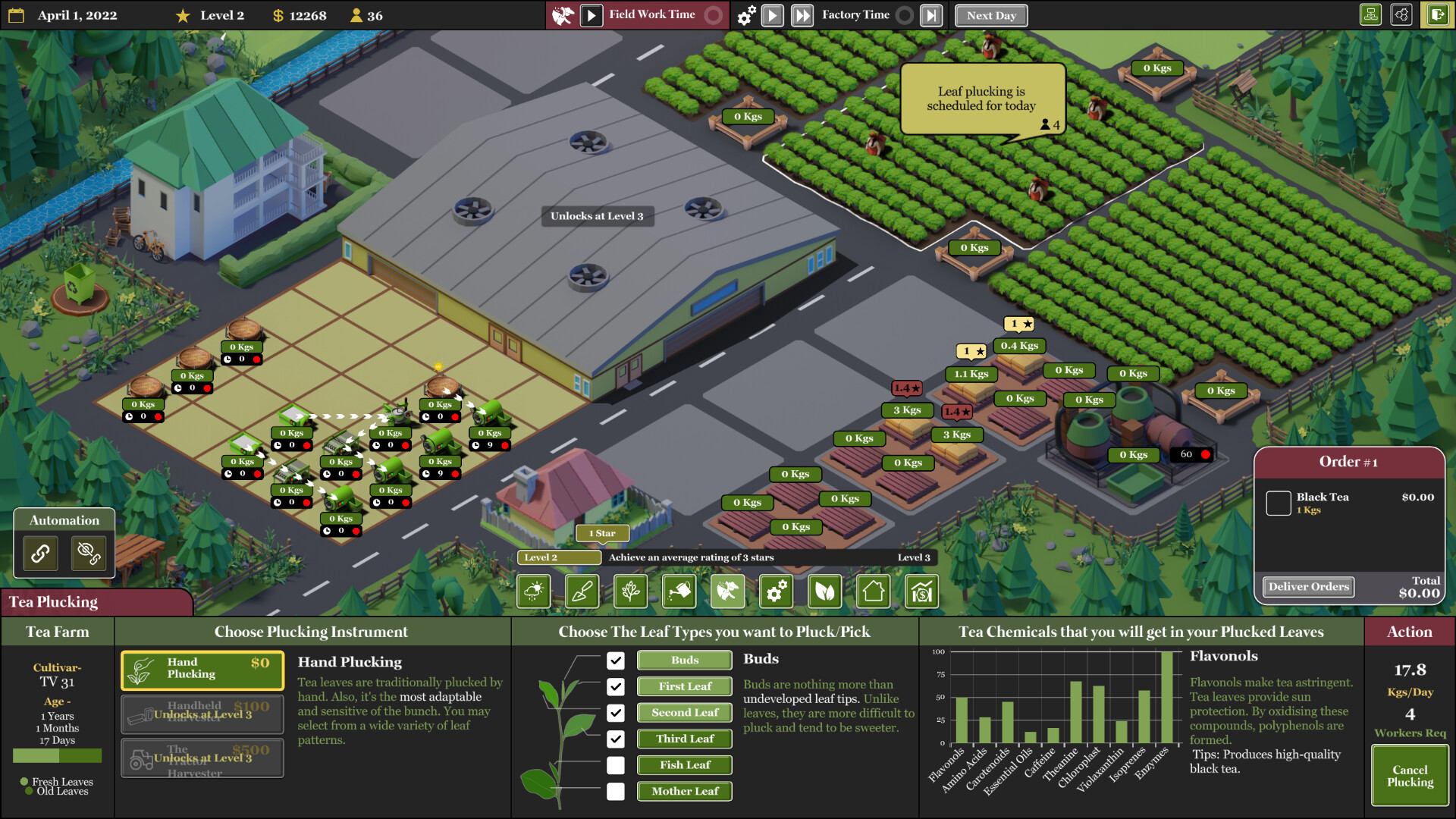Open the finance sales graph icon
Viewport: 1456px width, 819px height.
pyautogui.click(x=921, y=591)
